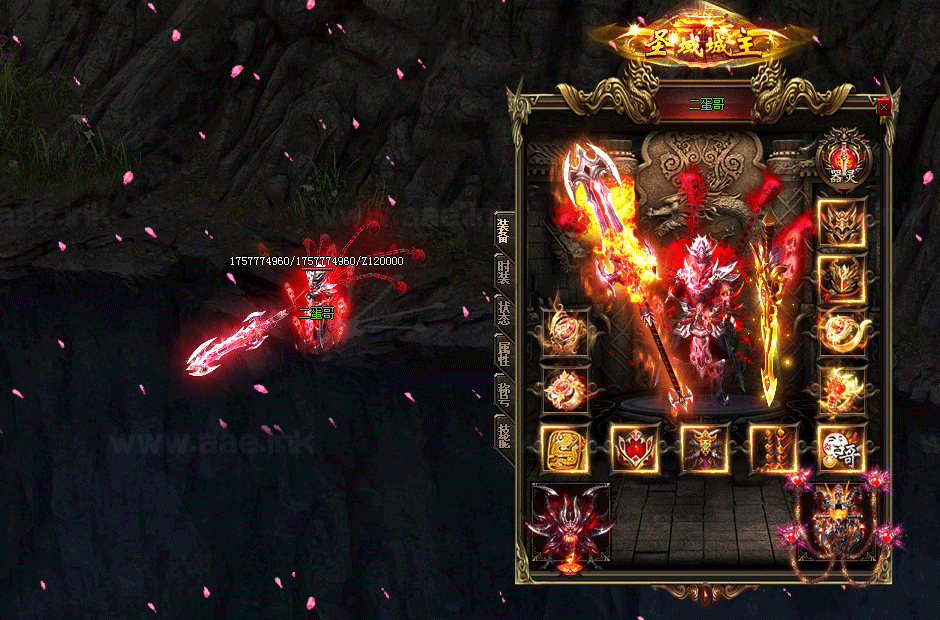Select the helmet slot with red mask
Viewport: 940px width, 620px height.
coord(842,223)
